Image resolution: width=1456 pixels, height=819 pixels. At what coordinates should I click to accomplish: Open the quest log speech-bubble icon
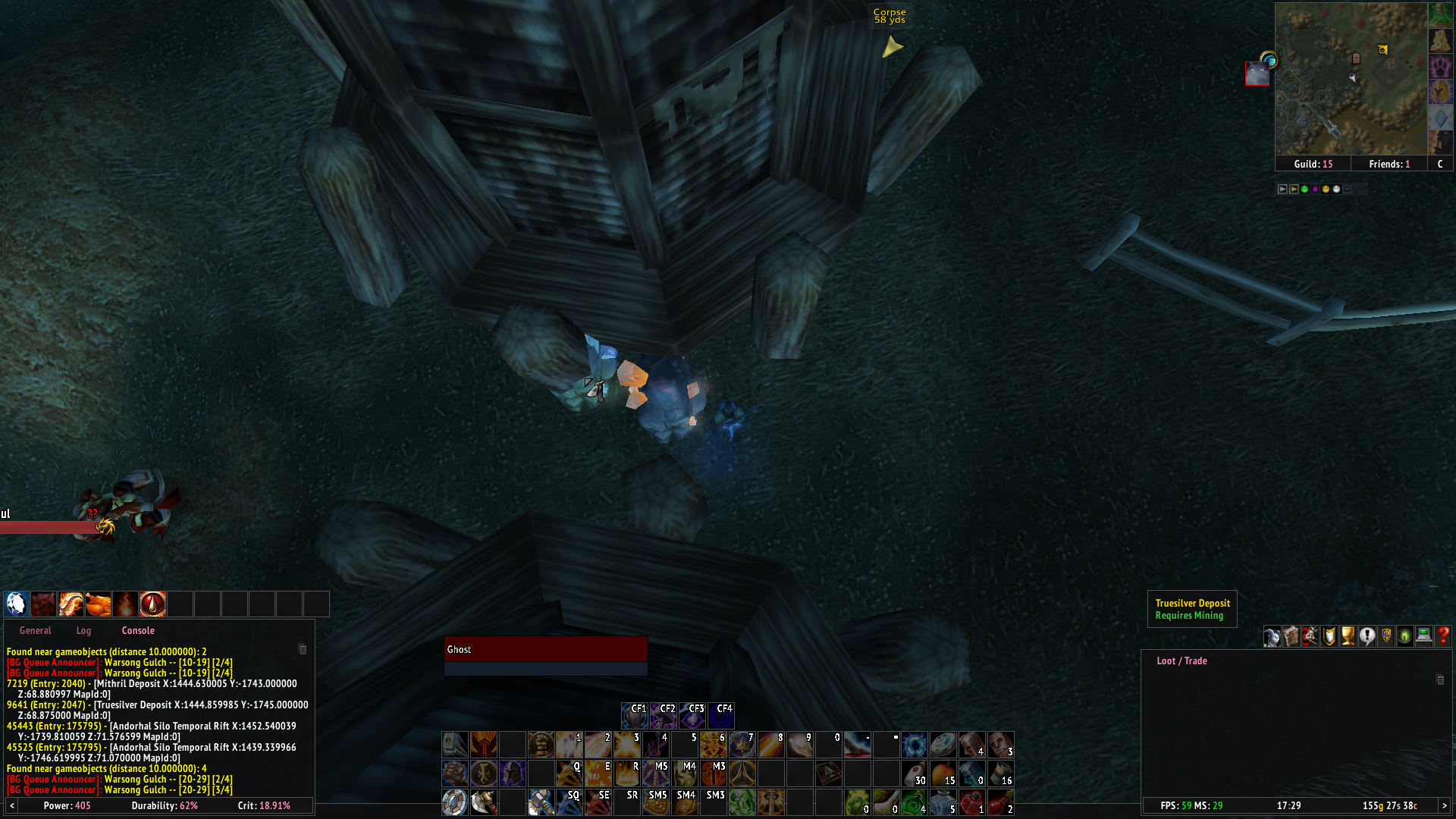[x=1367, y=635]
